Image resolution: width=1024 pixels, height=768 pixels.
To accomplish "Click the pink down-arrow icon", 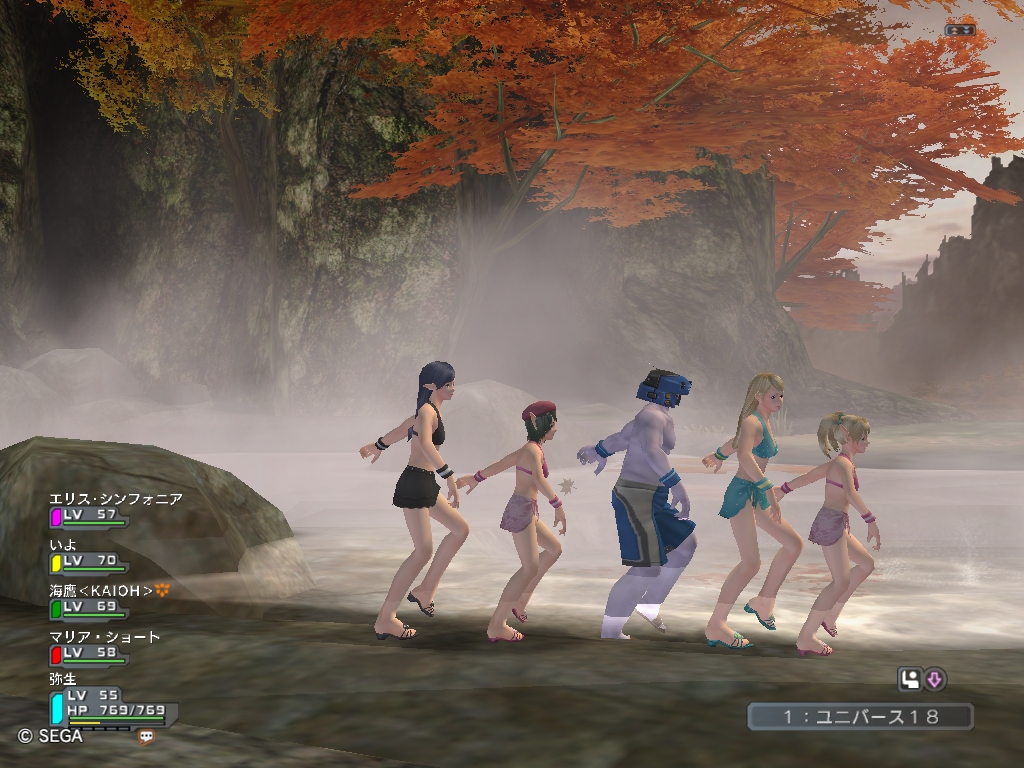I will tap(935, 680).
